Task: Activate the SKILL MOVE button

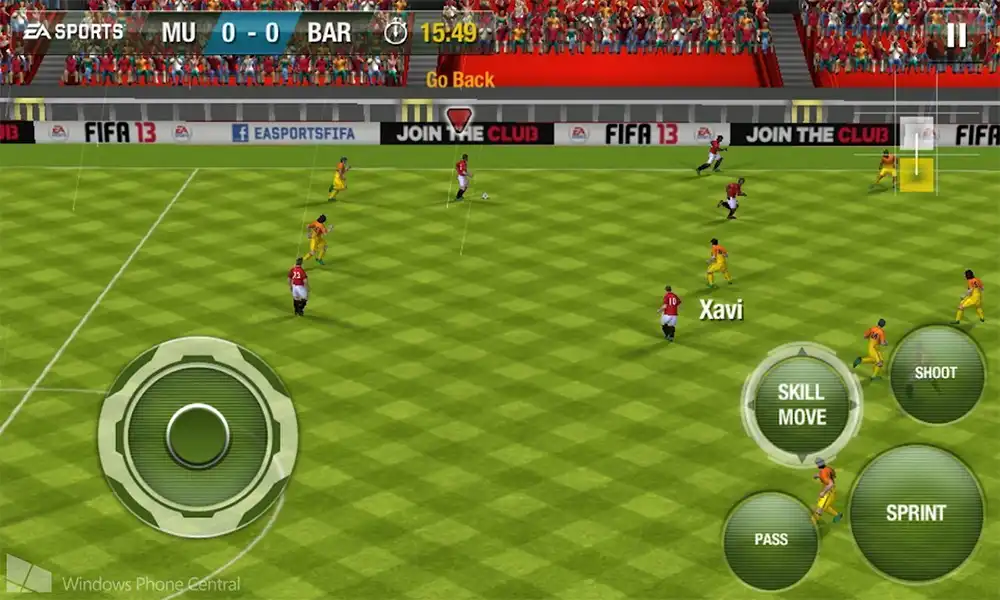Action: [x=802, y=404]
